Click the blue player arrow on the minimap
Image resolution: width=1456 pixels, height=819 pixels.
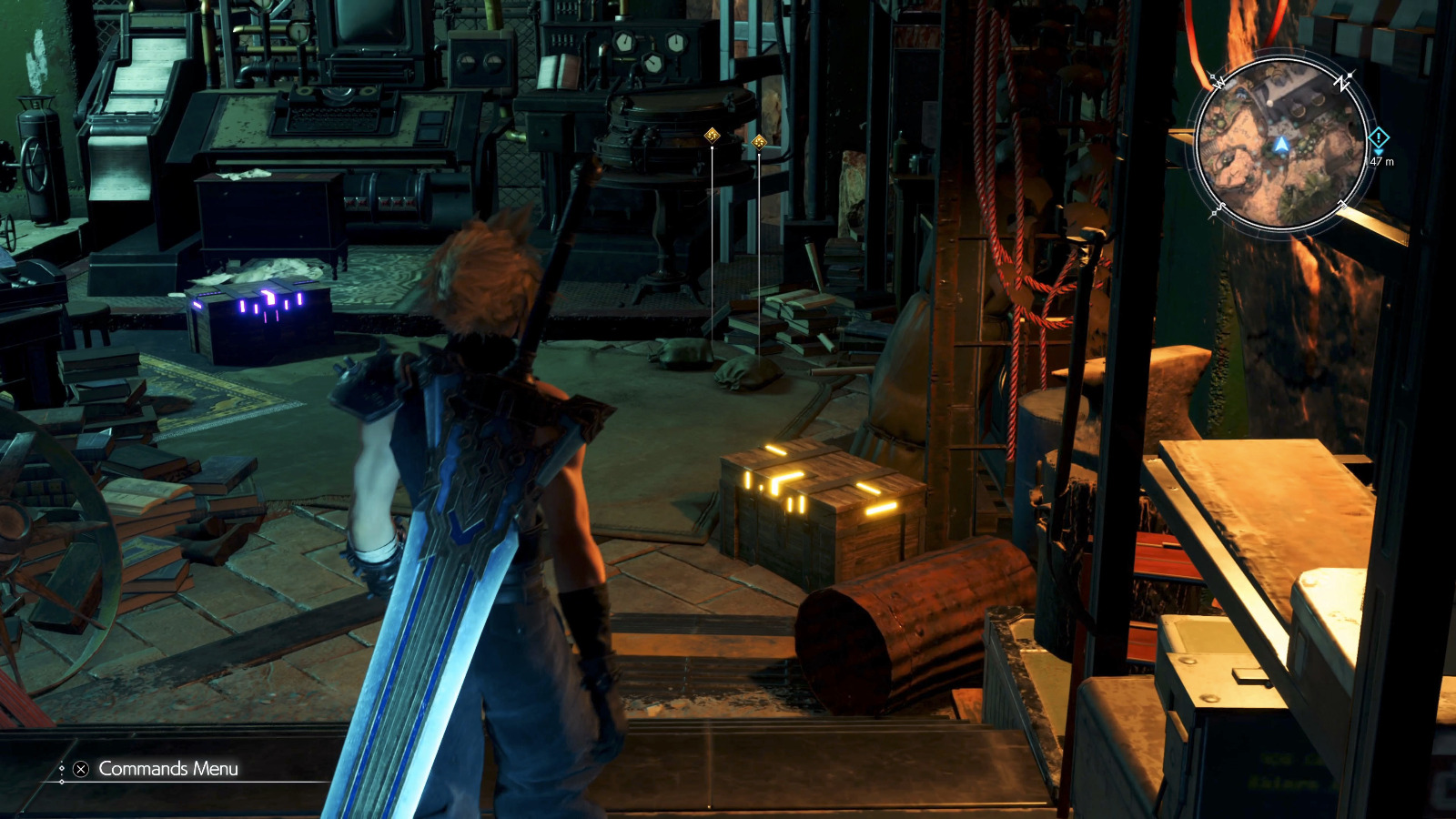coord(1282,146)
